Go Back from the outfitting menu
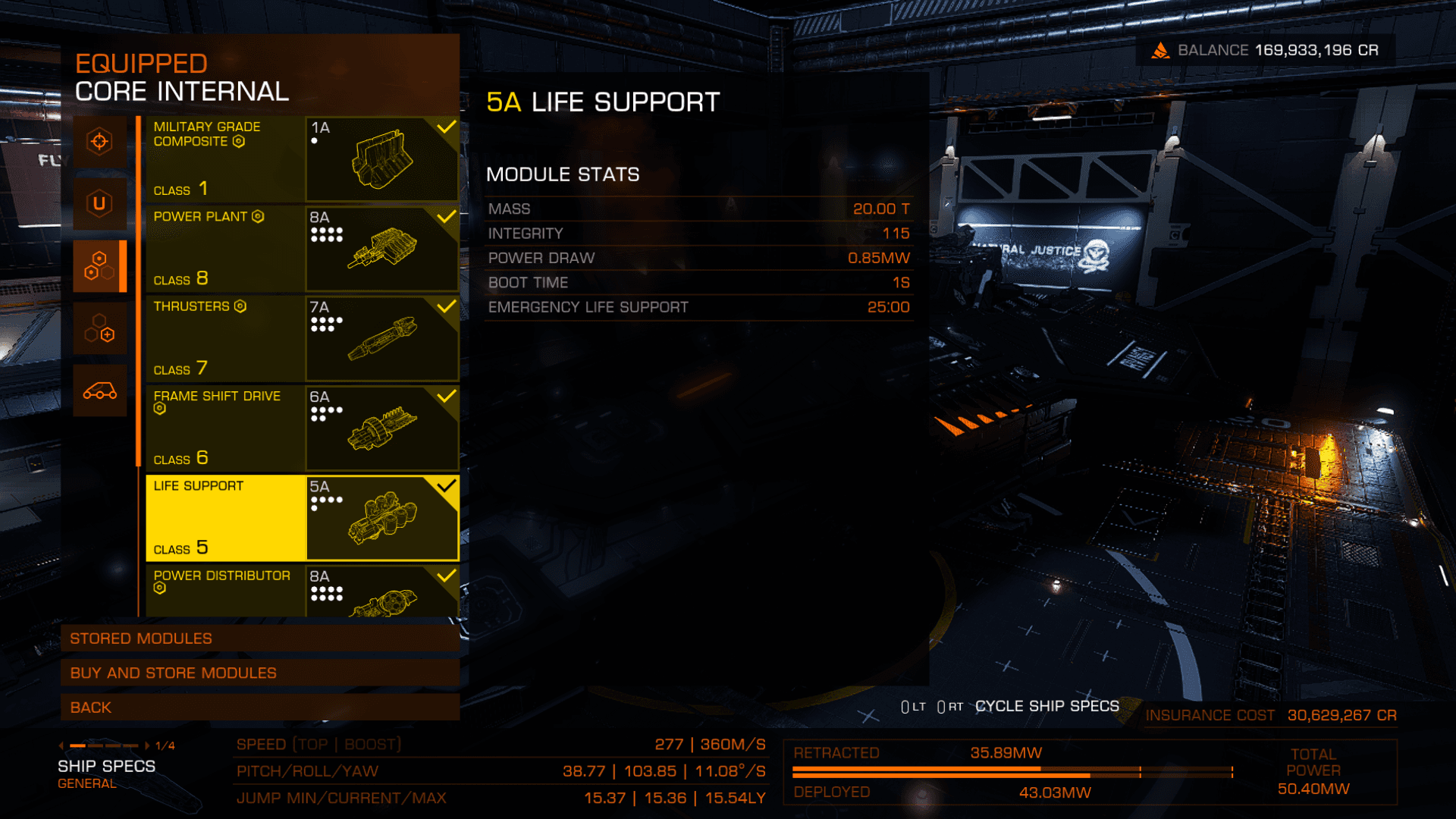 click(260, 708)
